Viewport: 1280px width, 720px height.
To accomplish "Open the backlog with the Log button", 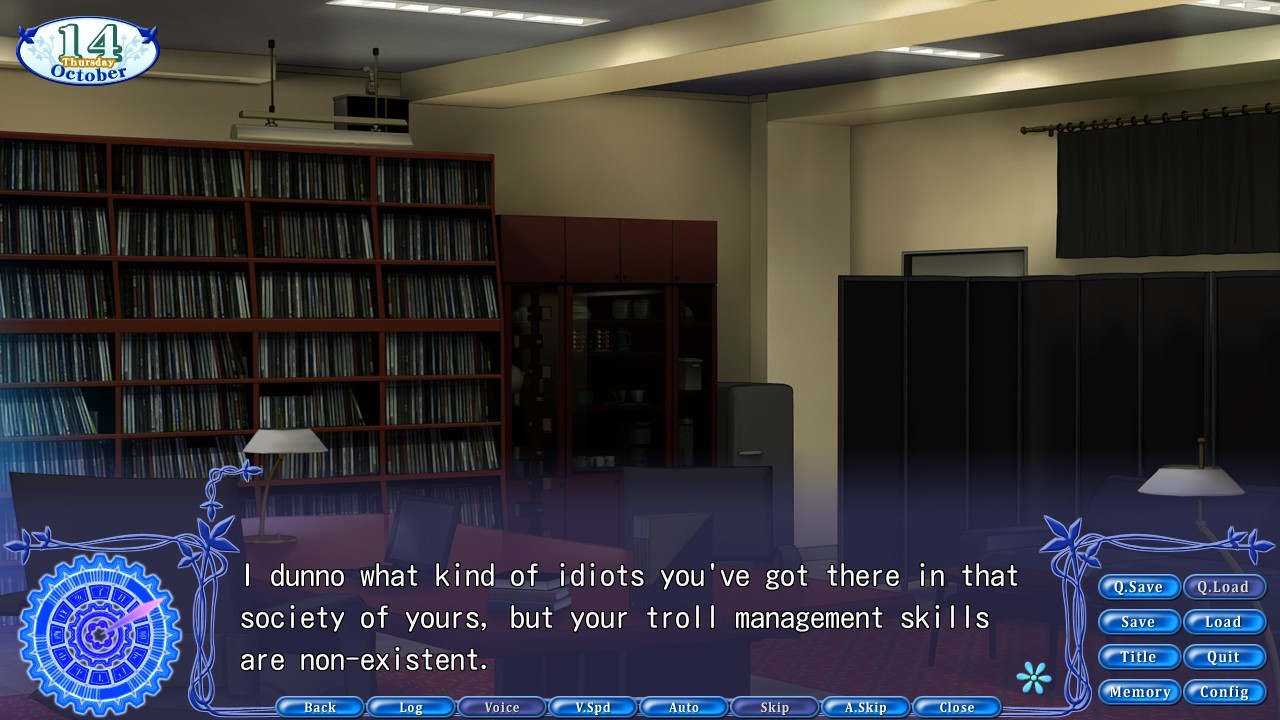I will click(410, 707).
